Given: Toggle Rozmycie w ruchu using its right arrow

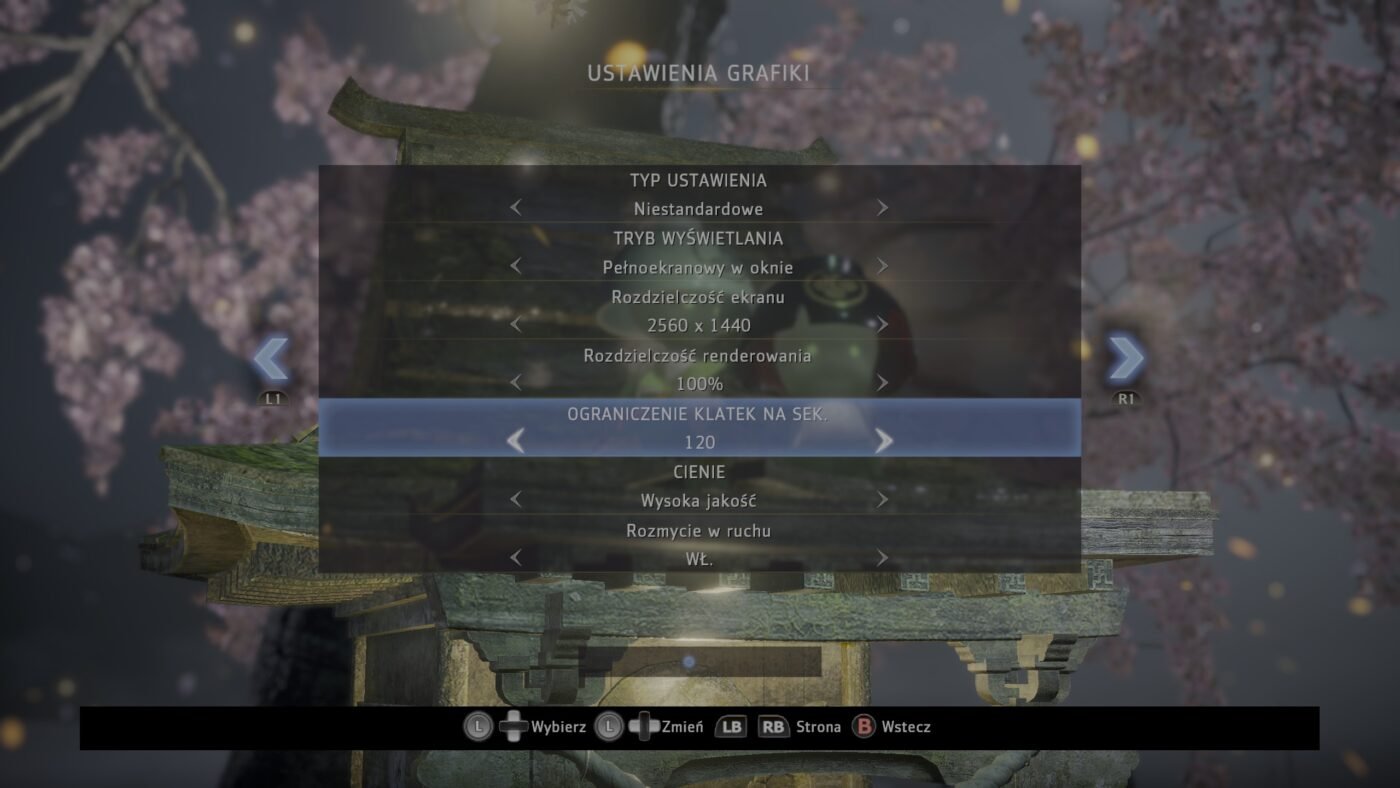Looking at the screenshot, I should 882,558.
